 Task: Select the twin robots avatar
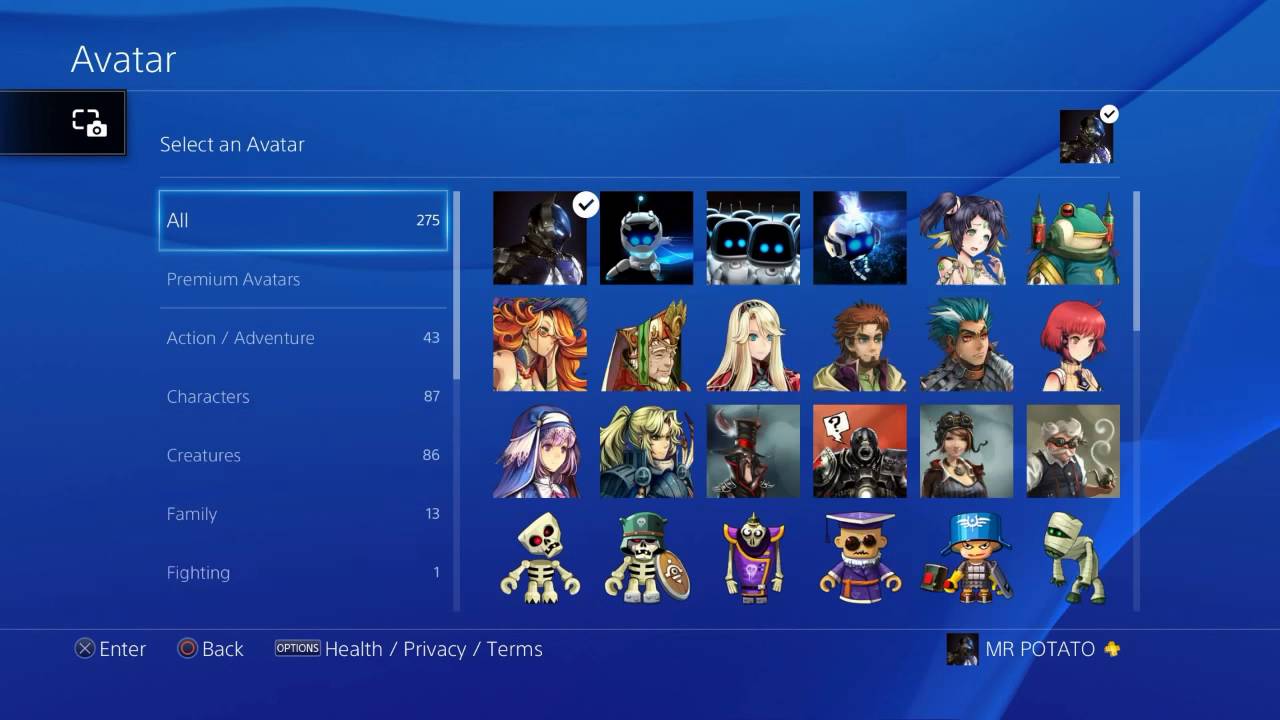click(753, 237)
